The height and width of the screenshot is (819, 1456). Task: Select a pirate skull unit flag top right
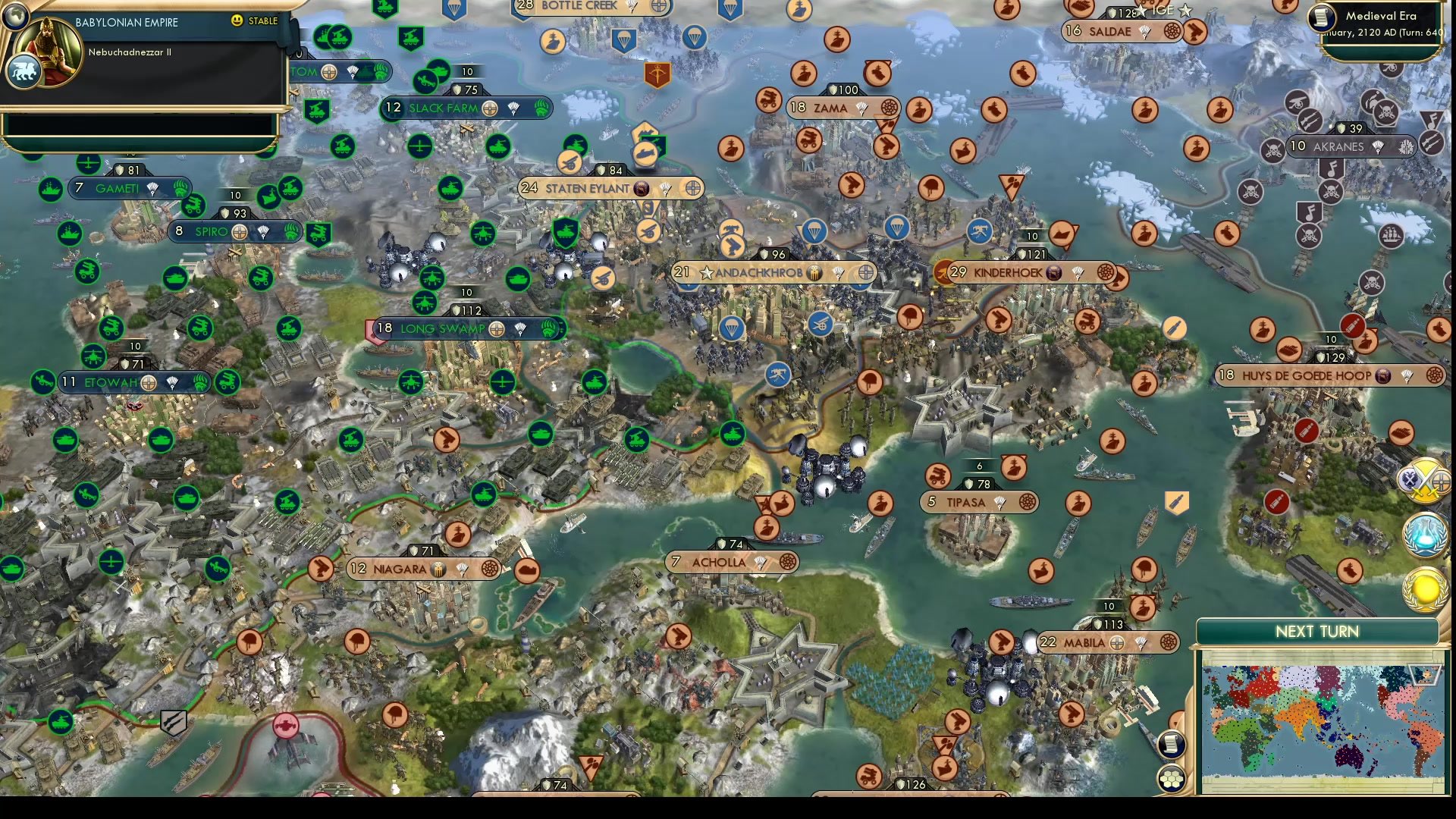(1387, 111)
